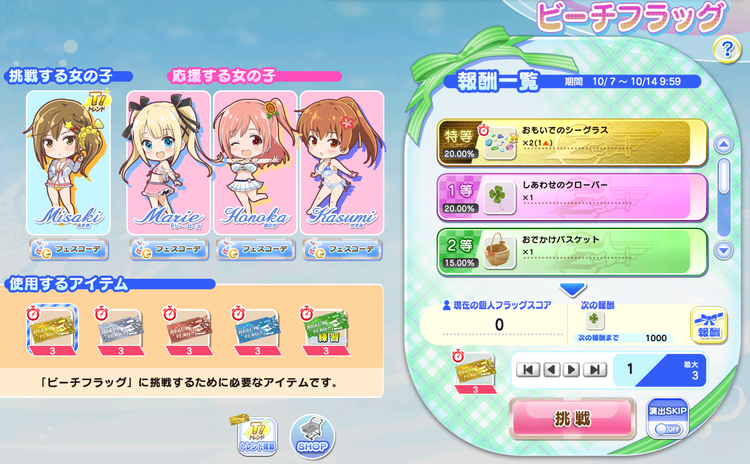Expand reward list with the blue down arrow
Screen dimensions: 750x464
click(572, 290)
